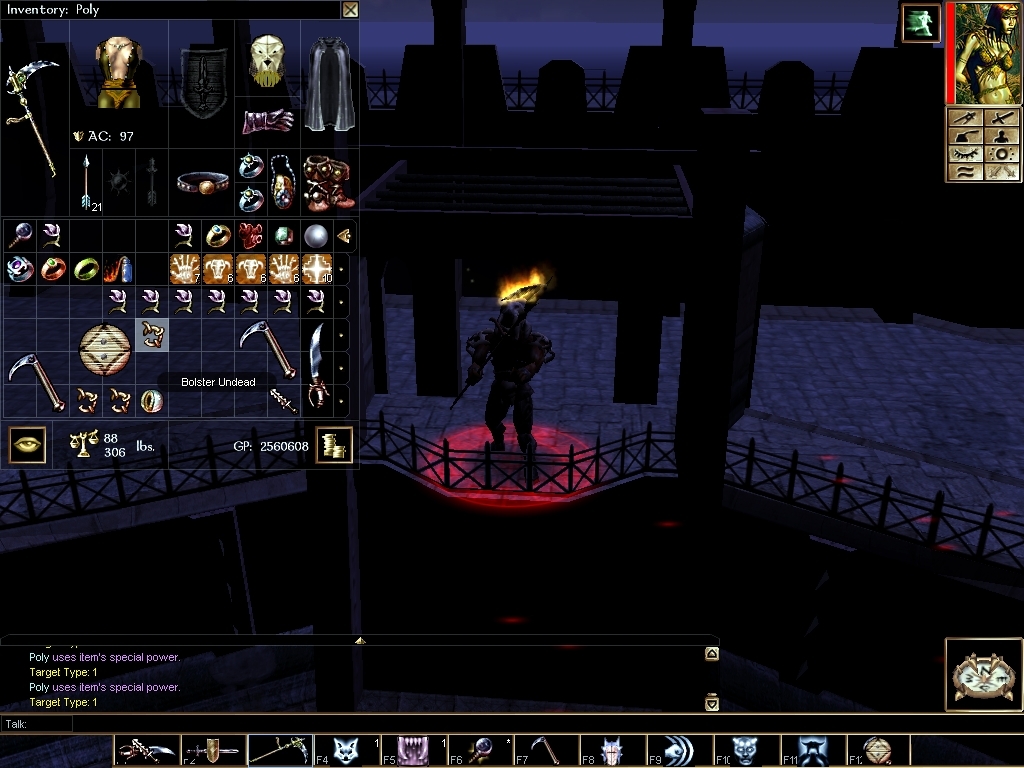The height and width of the screenshot is (768, 1024).
Task: Click the equipped skull helmet slot
Action: 267,60
